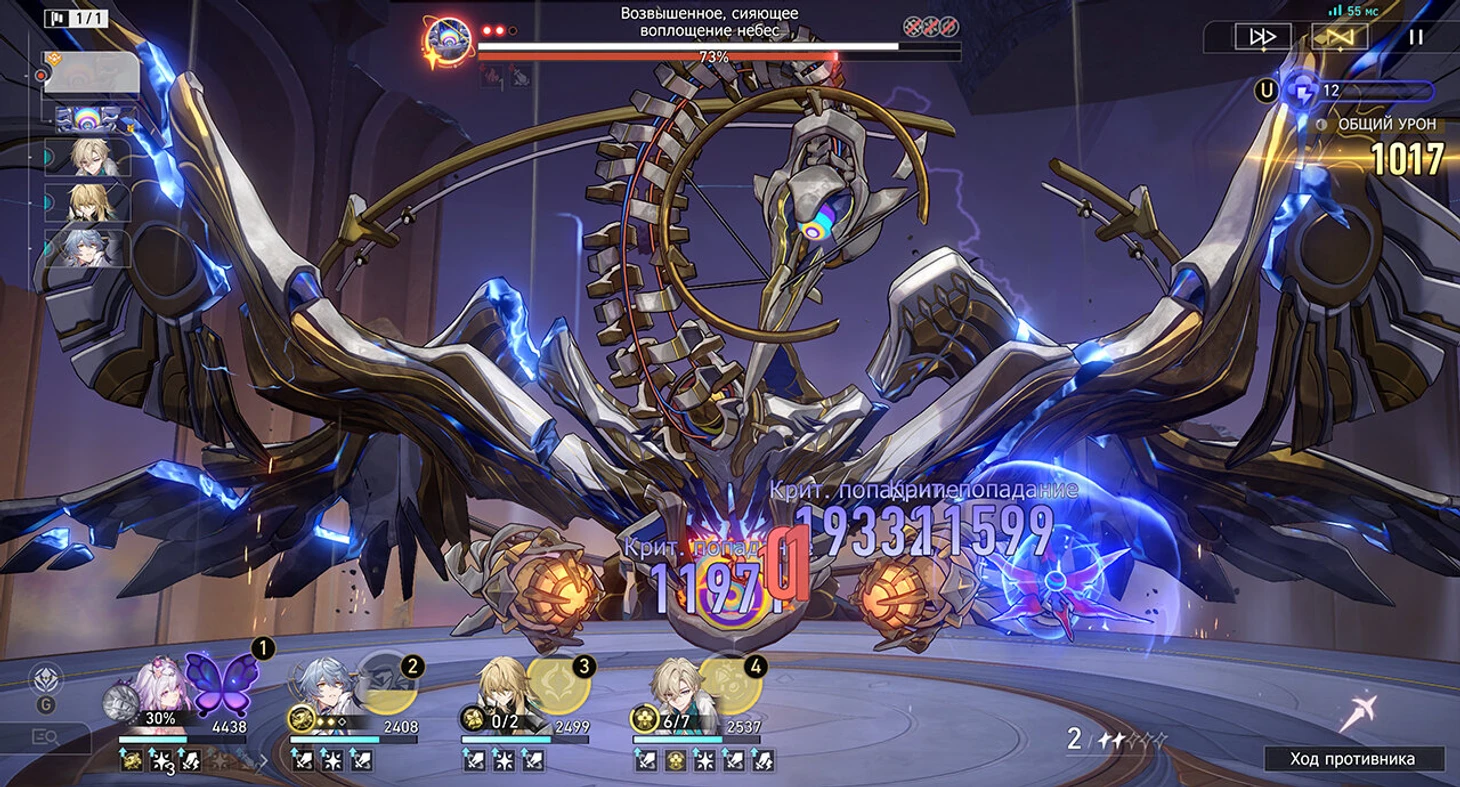
Task: Activate character 4's golden ultimate icon
Action: (x=728, y=683)
